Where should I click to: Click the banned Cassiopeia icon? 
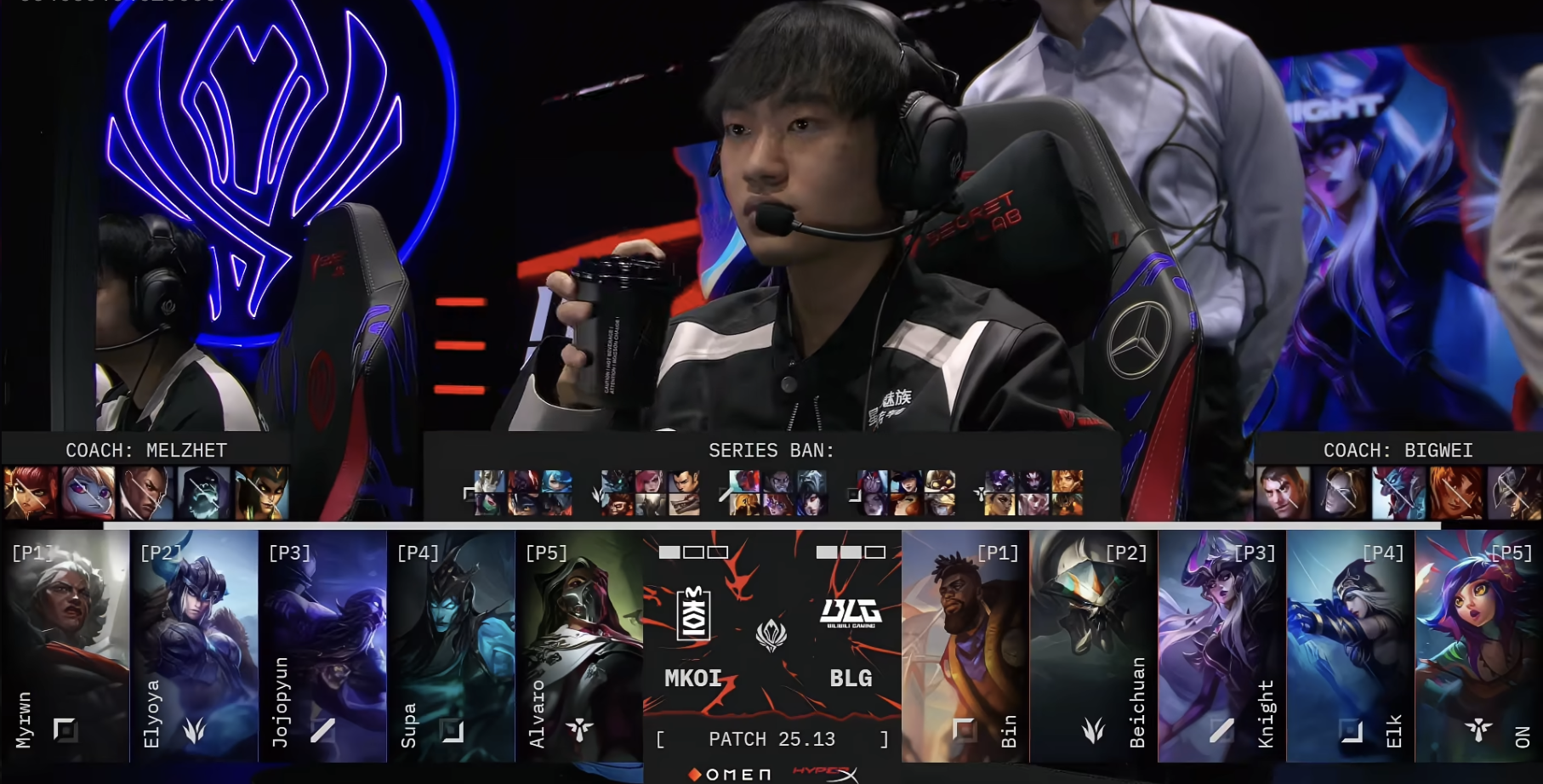pyautogui.click(x=261, y=492)
